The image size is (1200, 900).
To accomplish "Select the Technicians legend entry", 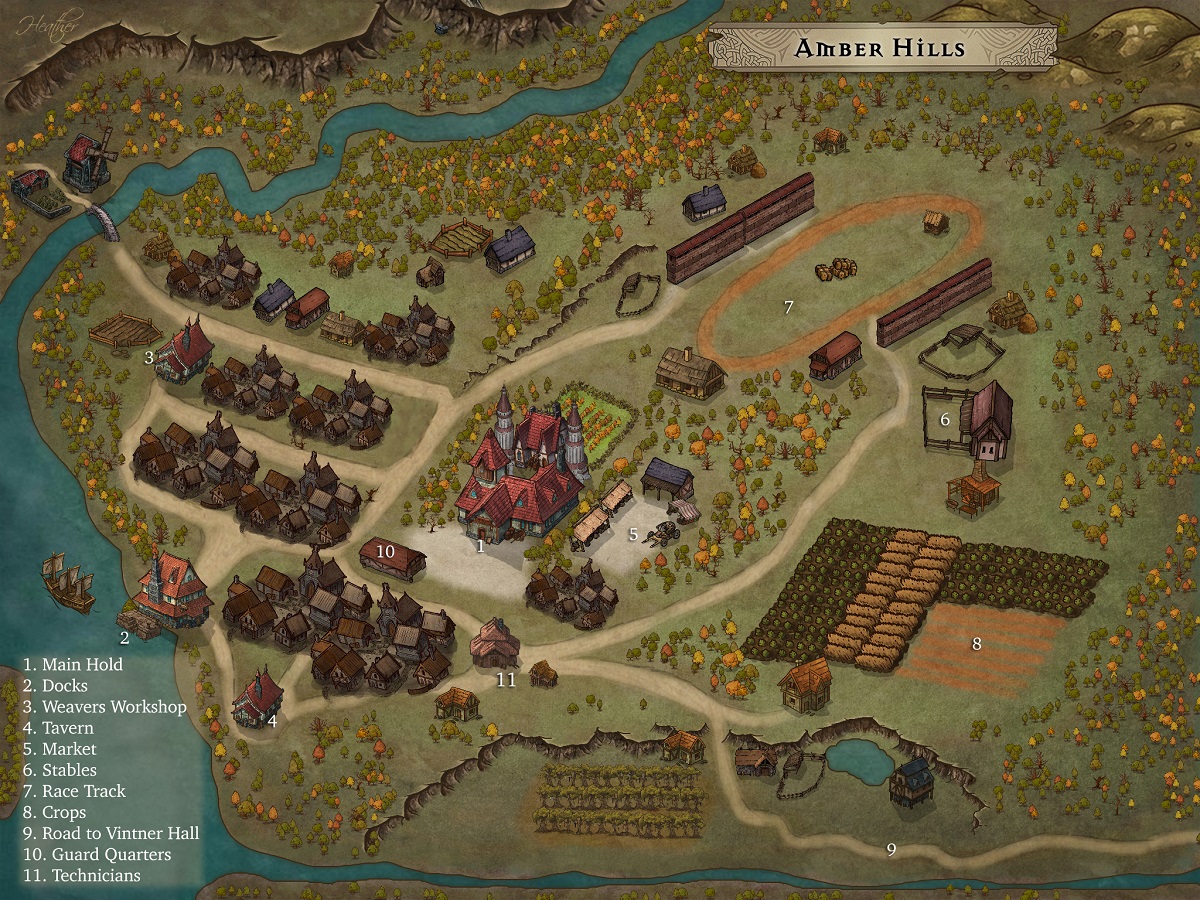I will tap(82, 875).
